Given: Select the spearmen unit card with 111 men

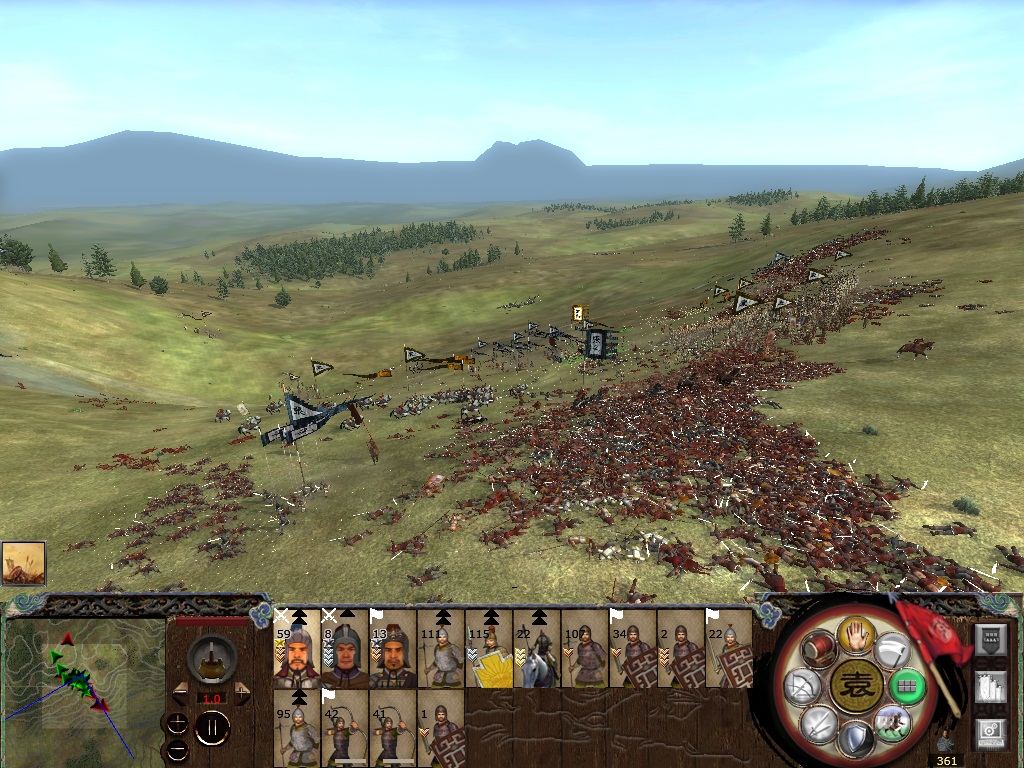Looking at the screenshot, I should 441,650.
